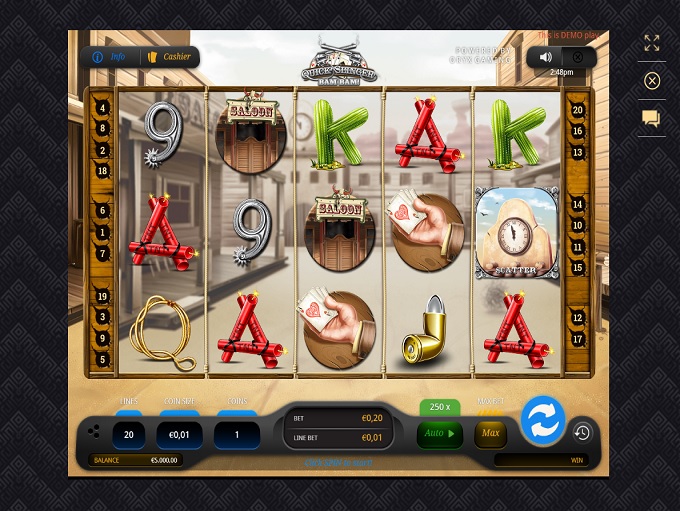Screen dimensions: 680x511
Task: Close the game with the circled X
Action: pyautogui.click(x=652, y=81)
